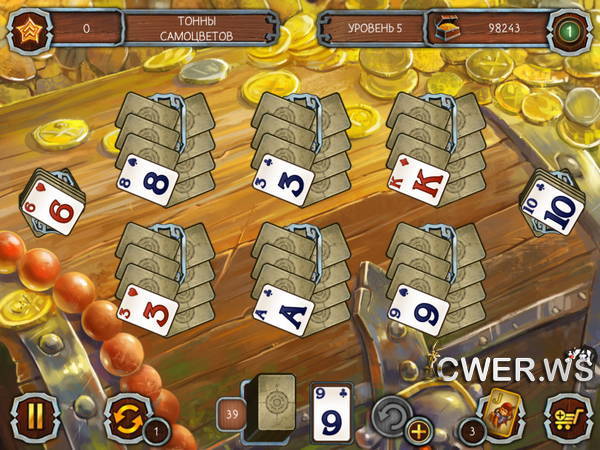This screenshot has width=600, height=450.
Task: Select the 3 of hearts card
Action: pyautogui.click(x=148, y=307)
